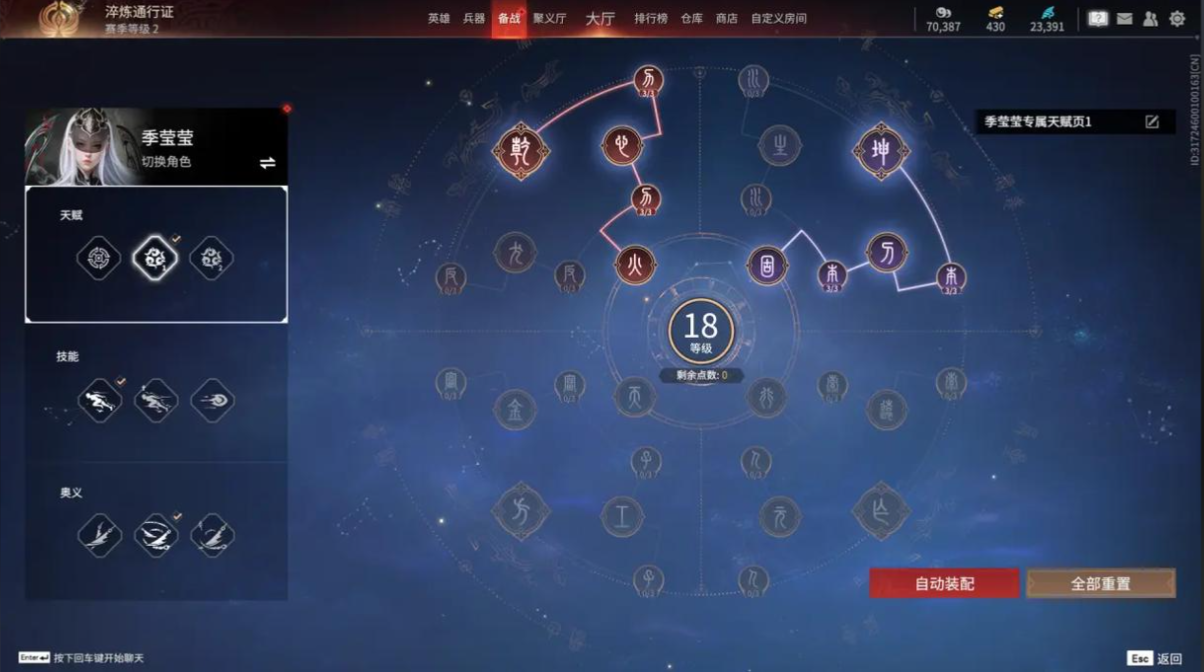Viewport: 1204px width, 672px height.
Task: Open the mail envelope icon
Action: [1124, 18]
